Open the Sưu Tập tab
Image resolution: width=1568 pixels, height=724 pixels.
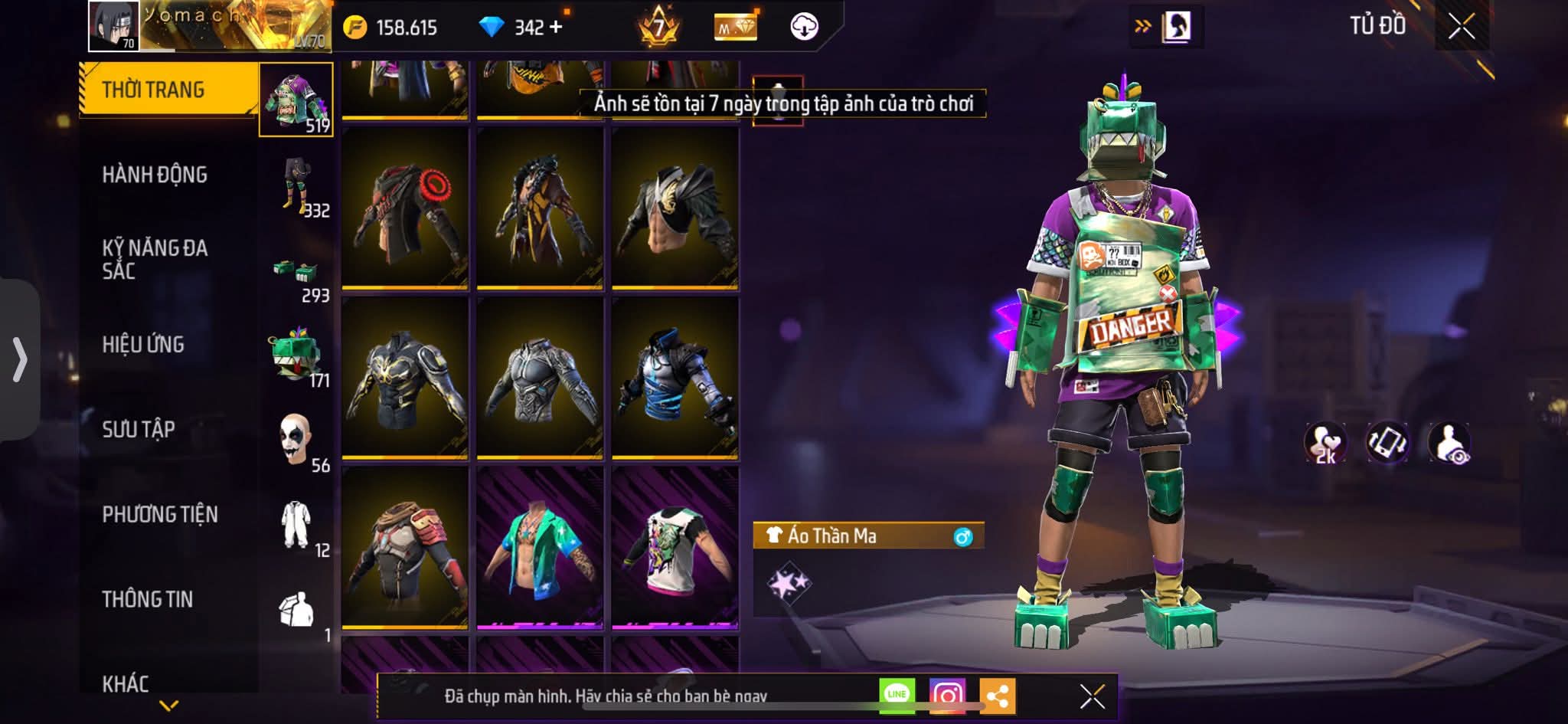coord(139,429)
